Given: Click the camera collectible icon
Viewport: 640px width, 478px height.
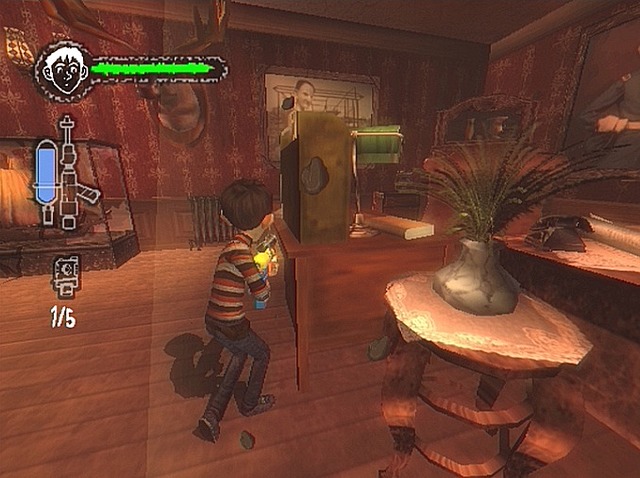Looking at the screenshot, I should pos(66,273).
